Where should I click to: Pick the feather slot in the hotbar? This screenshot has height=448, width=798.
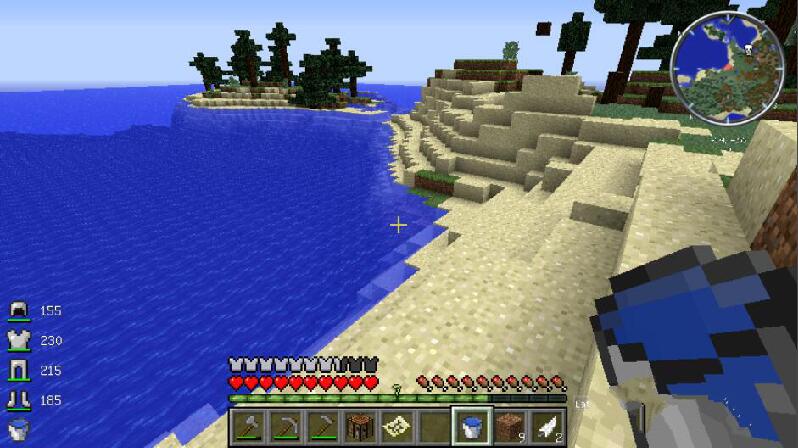(x=546, y=427)
